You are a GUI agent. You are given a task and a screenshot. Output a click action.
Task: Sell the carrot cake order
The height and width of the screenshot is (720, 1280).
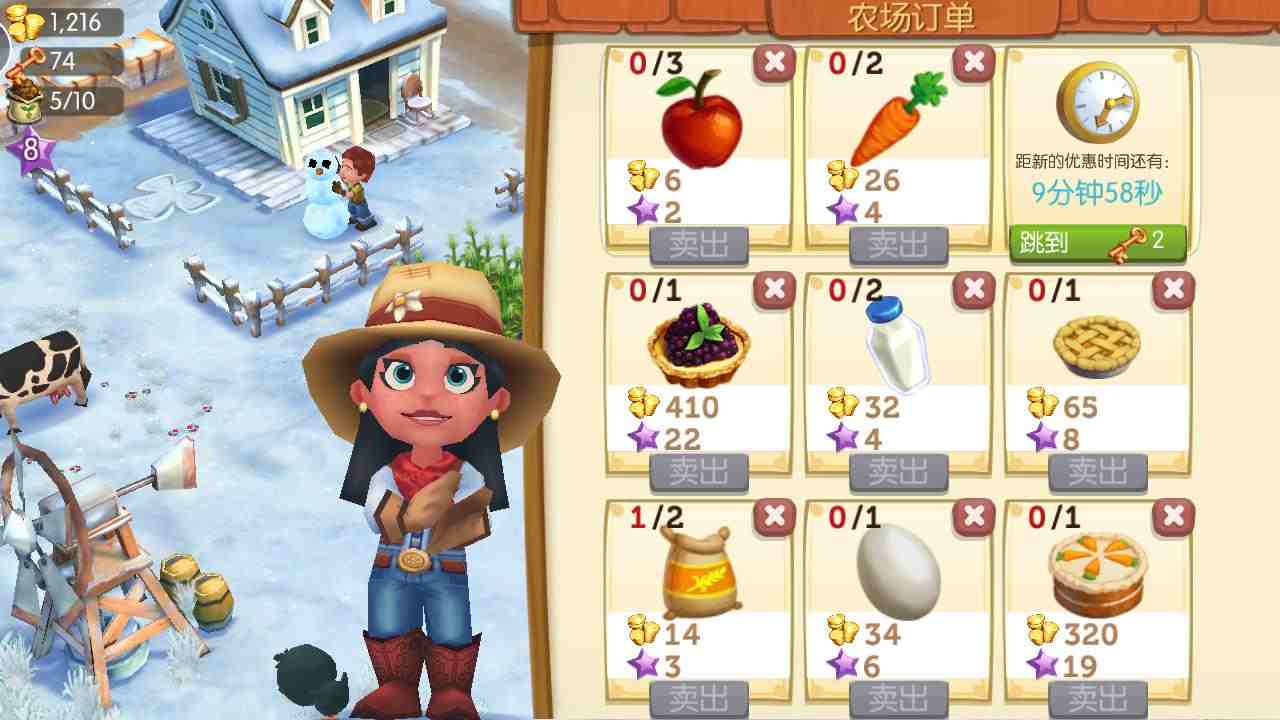(1097, 698)
